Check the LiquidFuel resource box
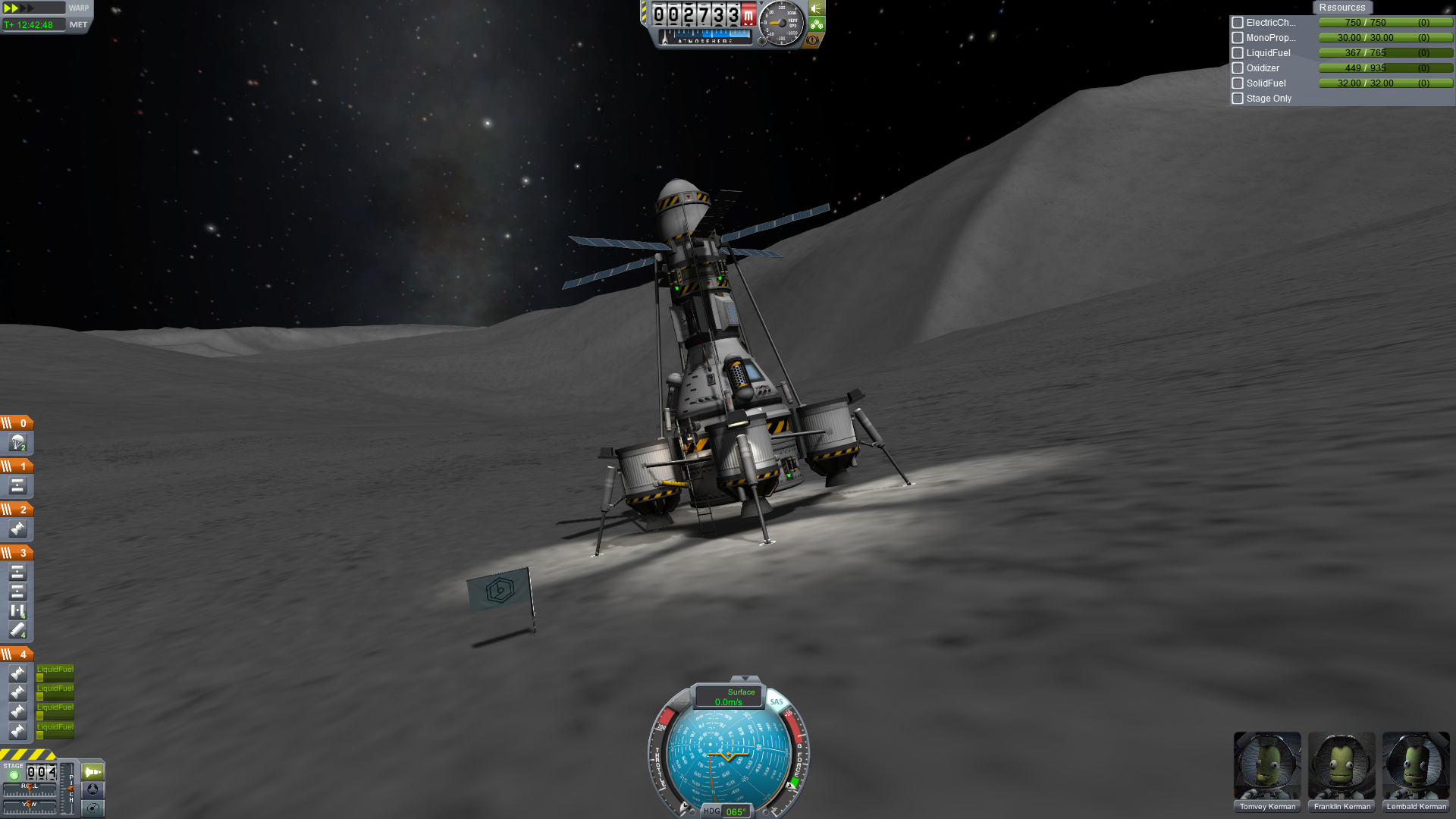Screen dimensions: 1456x819 coord(1238,53)
